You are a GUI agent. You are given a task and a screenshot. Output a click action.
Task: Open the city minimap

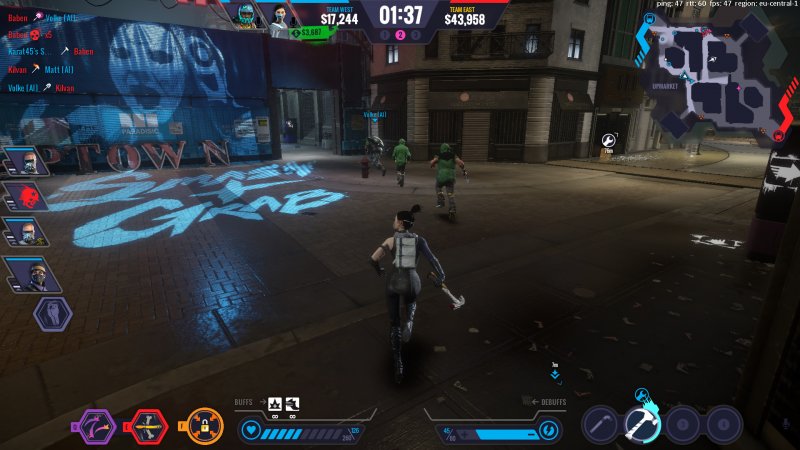pyautogui.click(x=714, y=72)
